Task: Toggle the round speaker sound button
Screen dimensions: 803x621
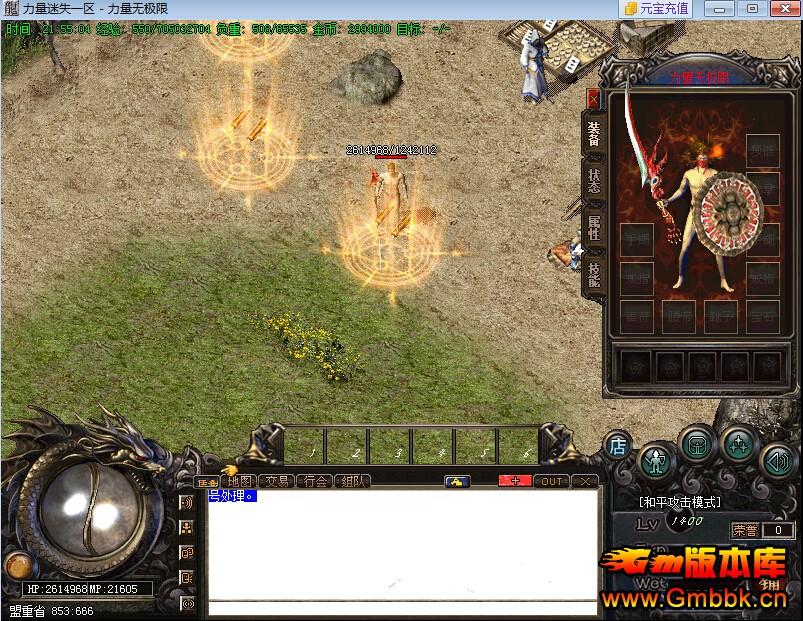Action: tap(777, 460)
